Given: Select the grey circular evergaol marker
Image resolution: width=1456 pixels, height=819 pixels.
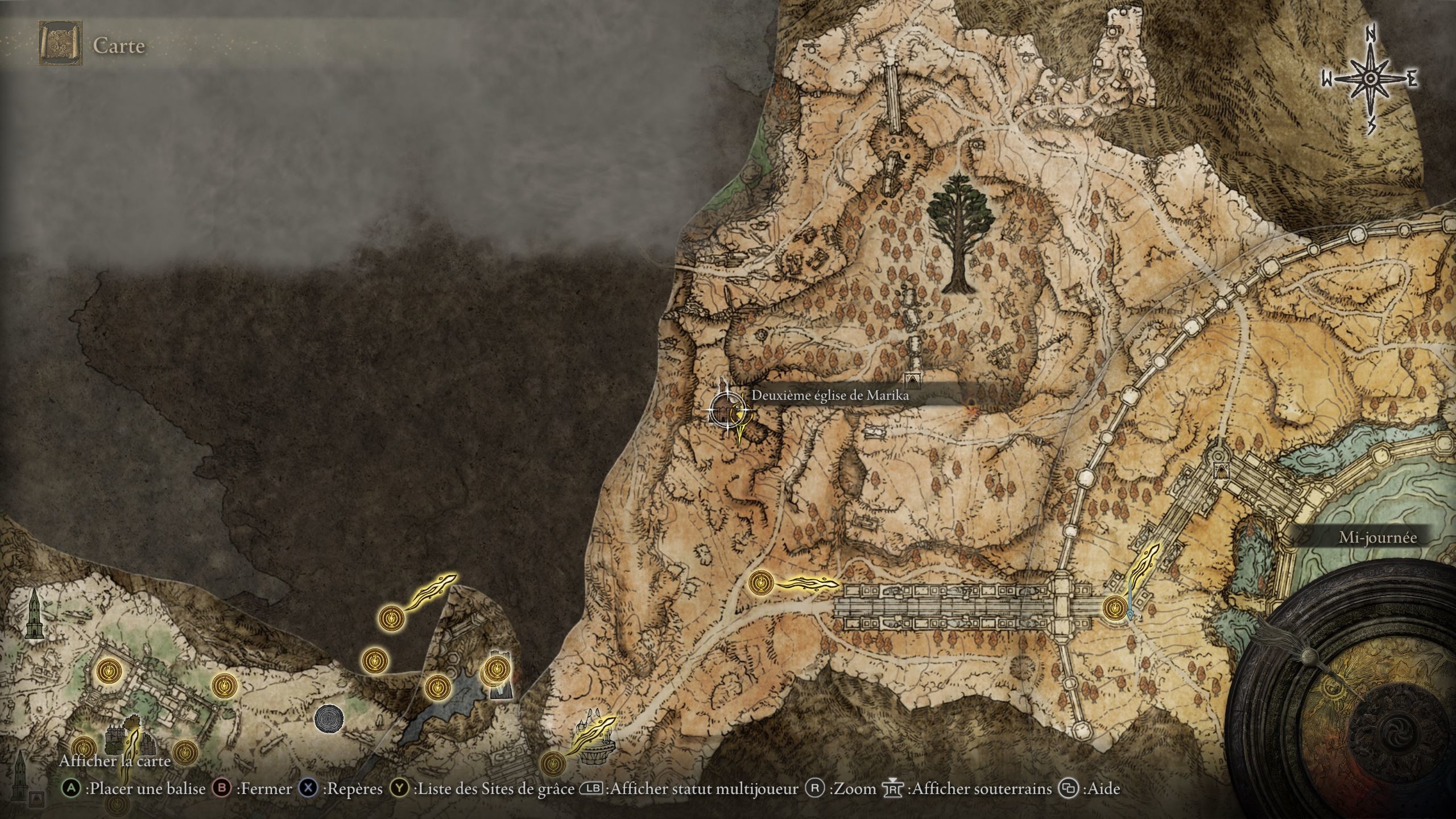Looking at the screenshot, I should (329, 718).
